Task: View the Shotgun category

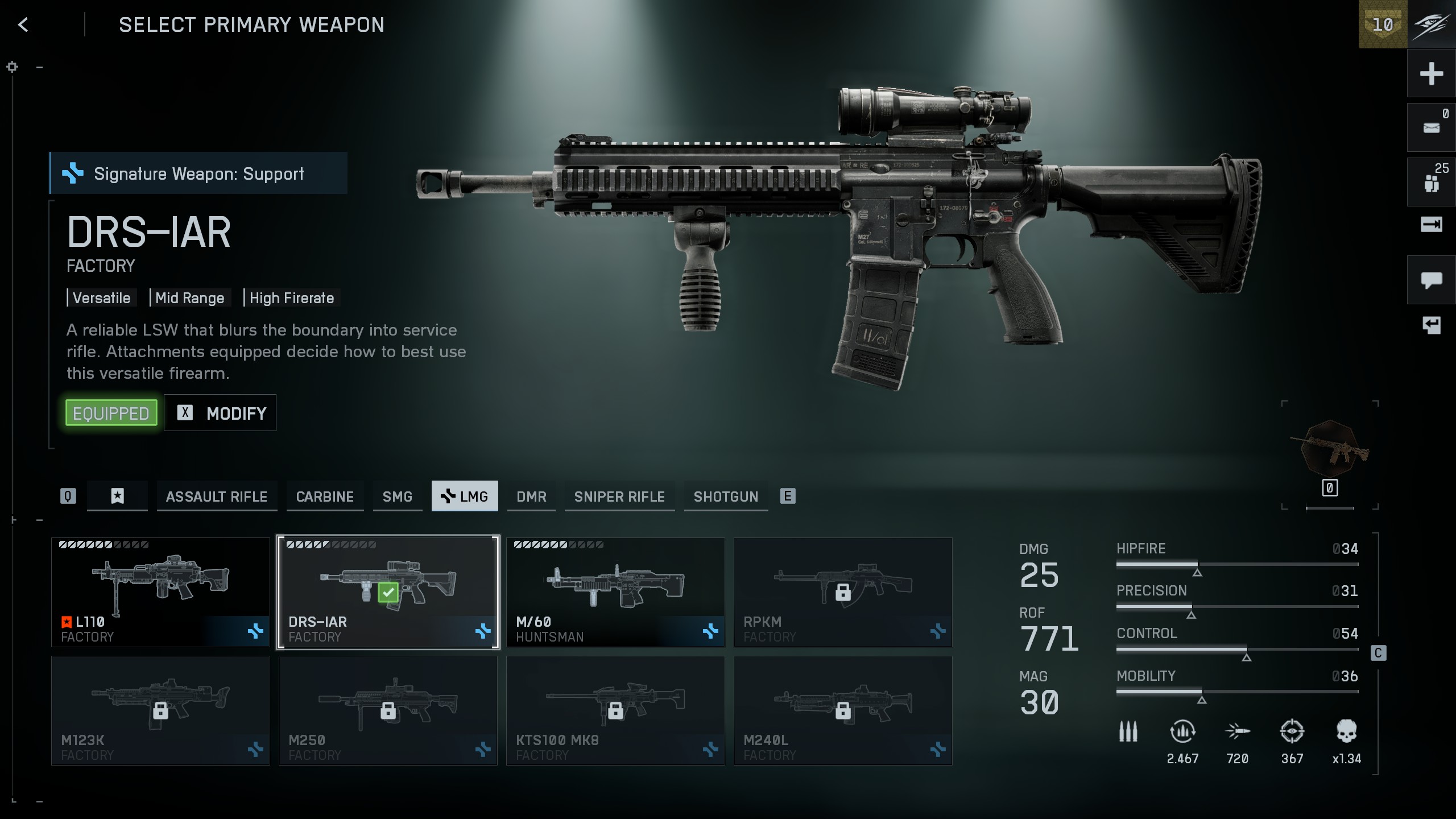Action: pyautogui.click(x=726, y=497)
